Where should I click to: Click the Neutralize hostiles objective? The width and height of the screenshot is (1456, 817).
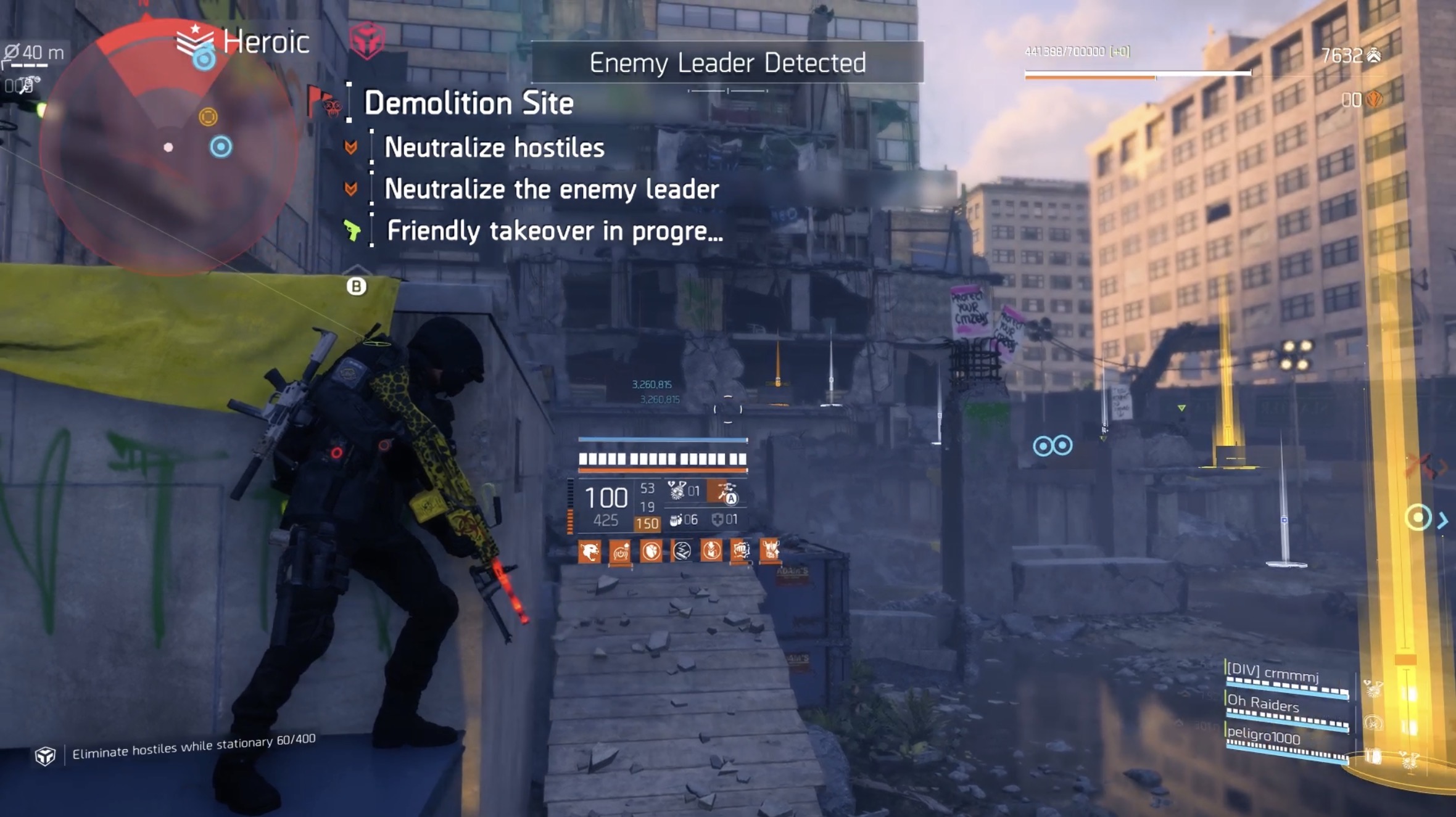[x=494, y=148]
